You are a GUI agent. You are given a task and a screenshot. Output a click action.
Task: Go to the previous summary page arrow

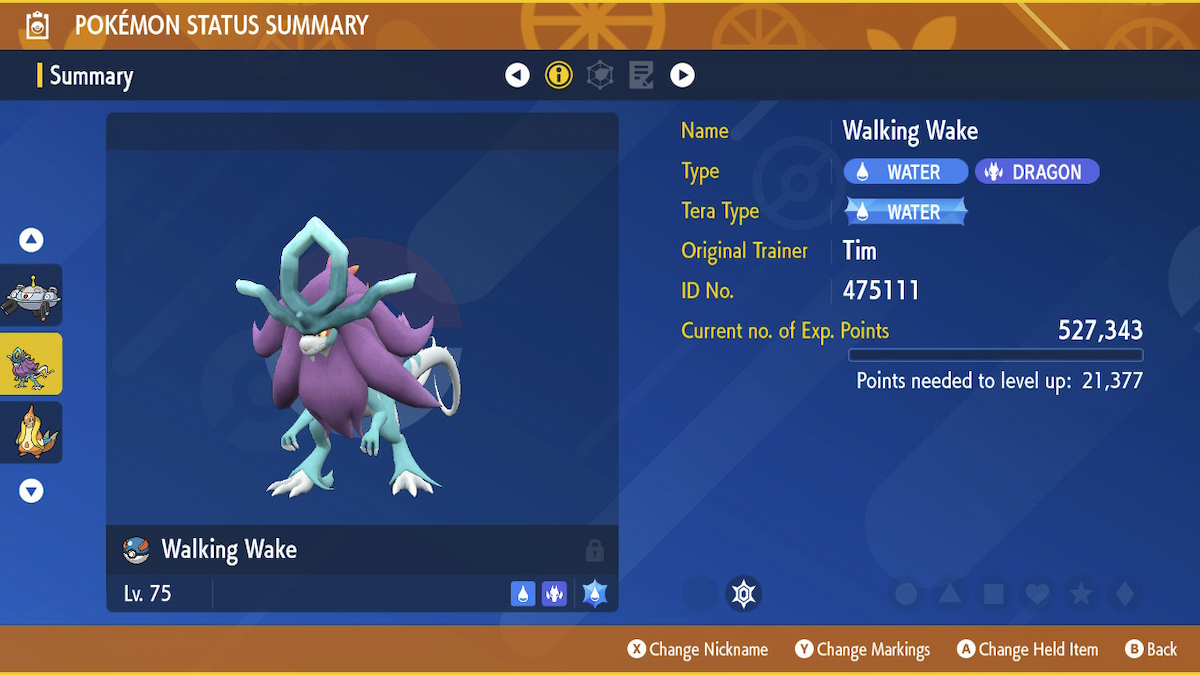point(517,75)
